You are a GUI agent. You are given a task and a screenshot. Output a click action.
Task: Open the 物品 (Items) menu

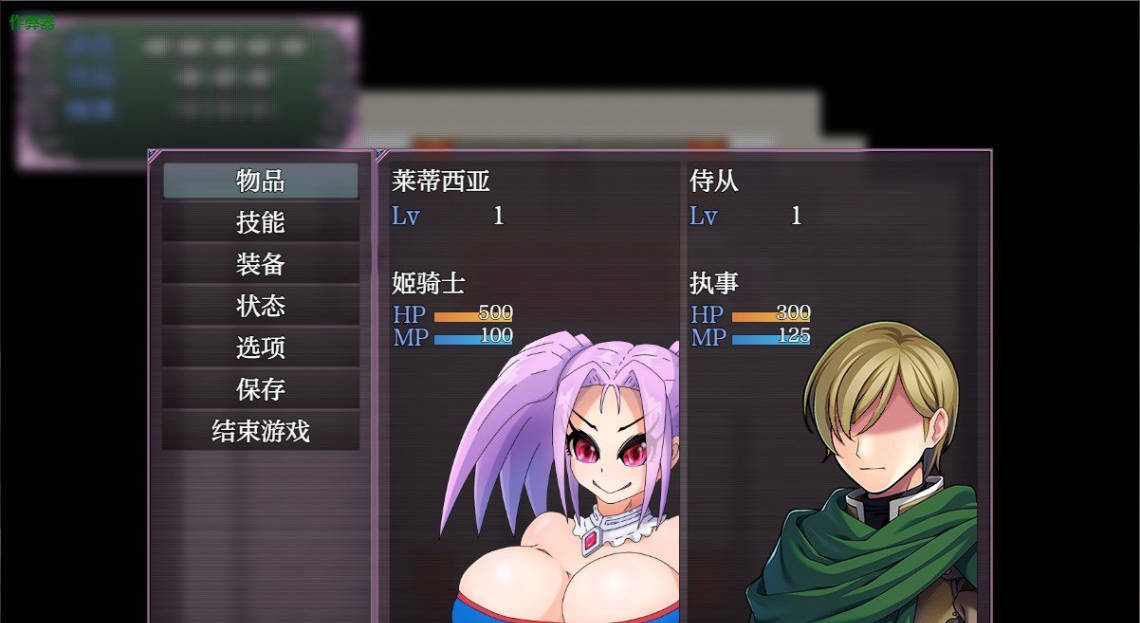coord(260,181)
